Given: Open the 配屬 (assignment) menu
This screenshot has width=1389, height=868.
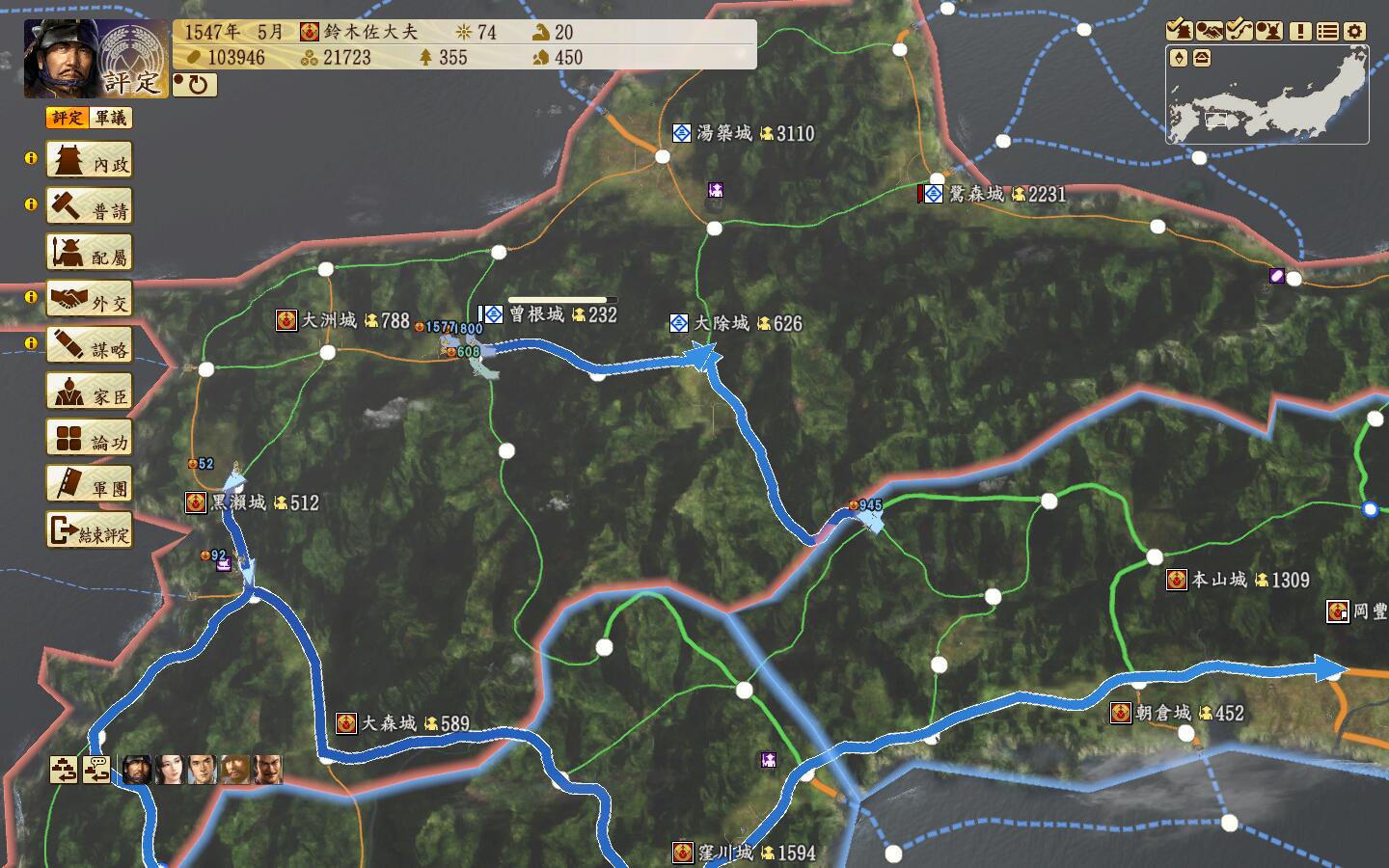Looking at the screenshot, I should [x=90, y=254].
